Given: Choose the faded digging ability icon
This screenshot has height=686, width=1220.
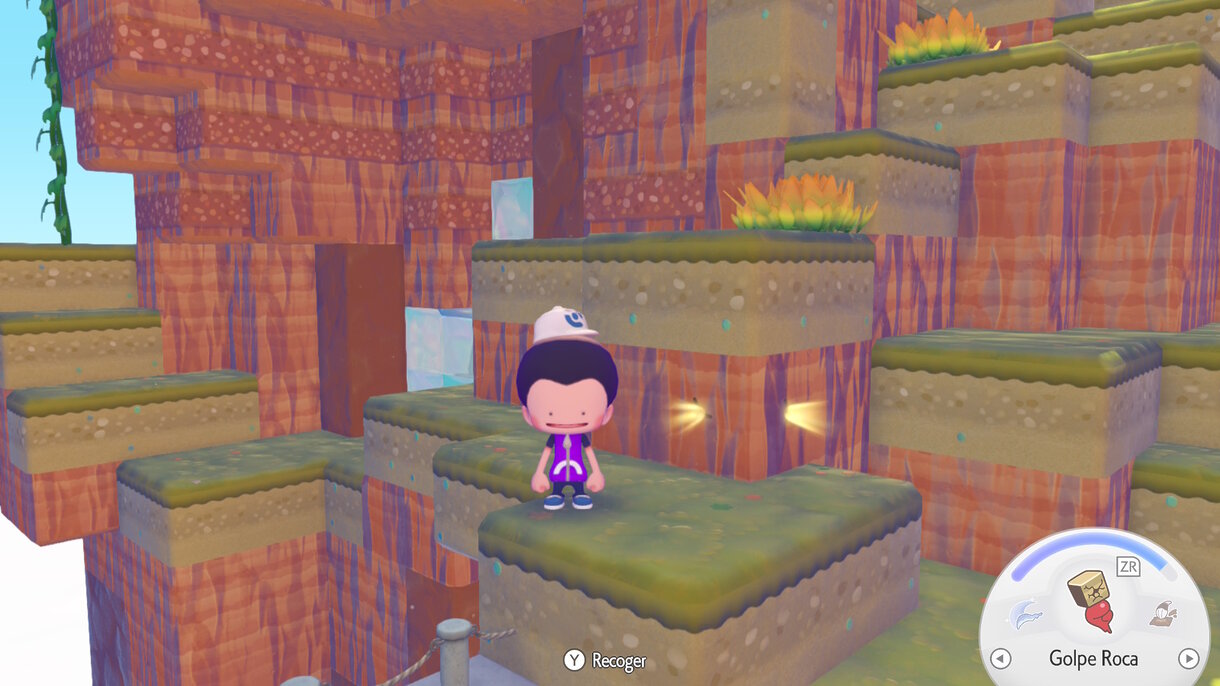Looking at the screenshot, I should (x=1161, y=614).
